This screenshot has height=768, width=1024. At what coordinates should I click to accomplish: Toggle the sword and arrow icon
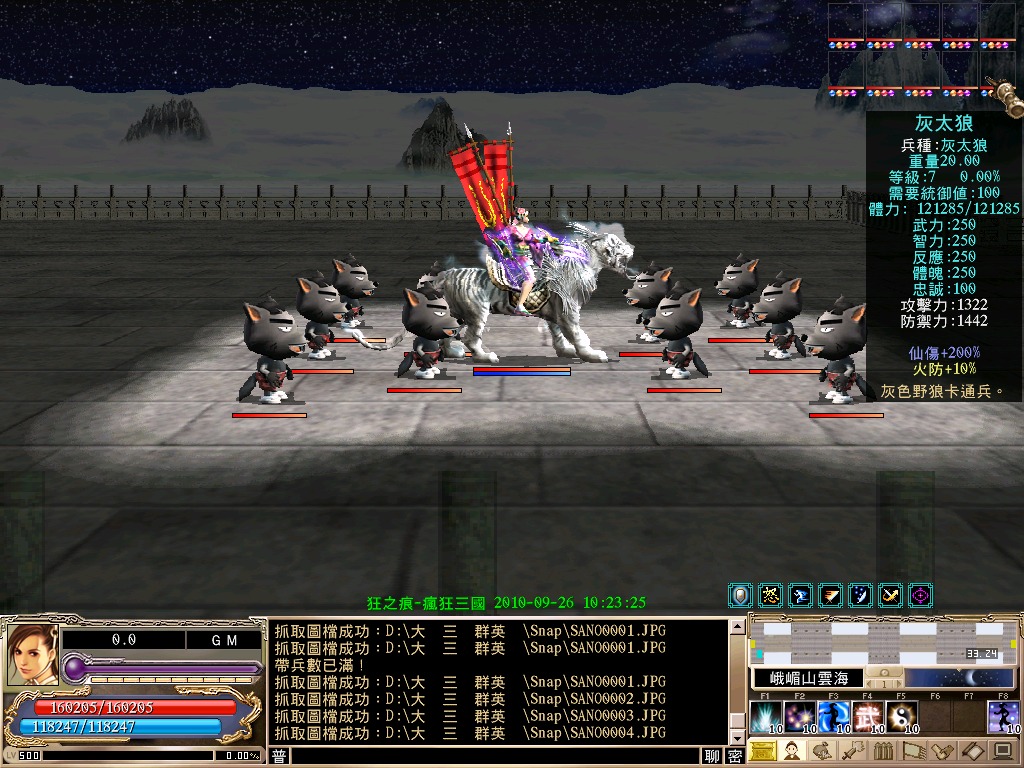(890, 596)
